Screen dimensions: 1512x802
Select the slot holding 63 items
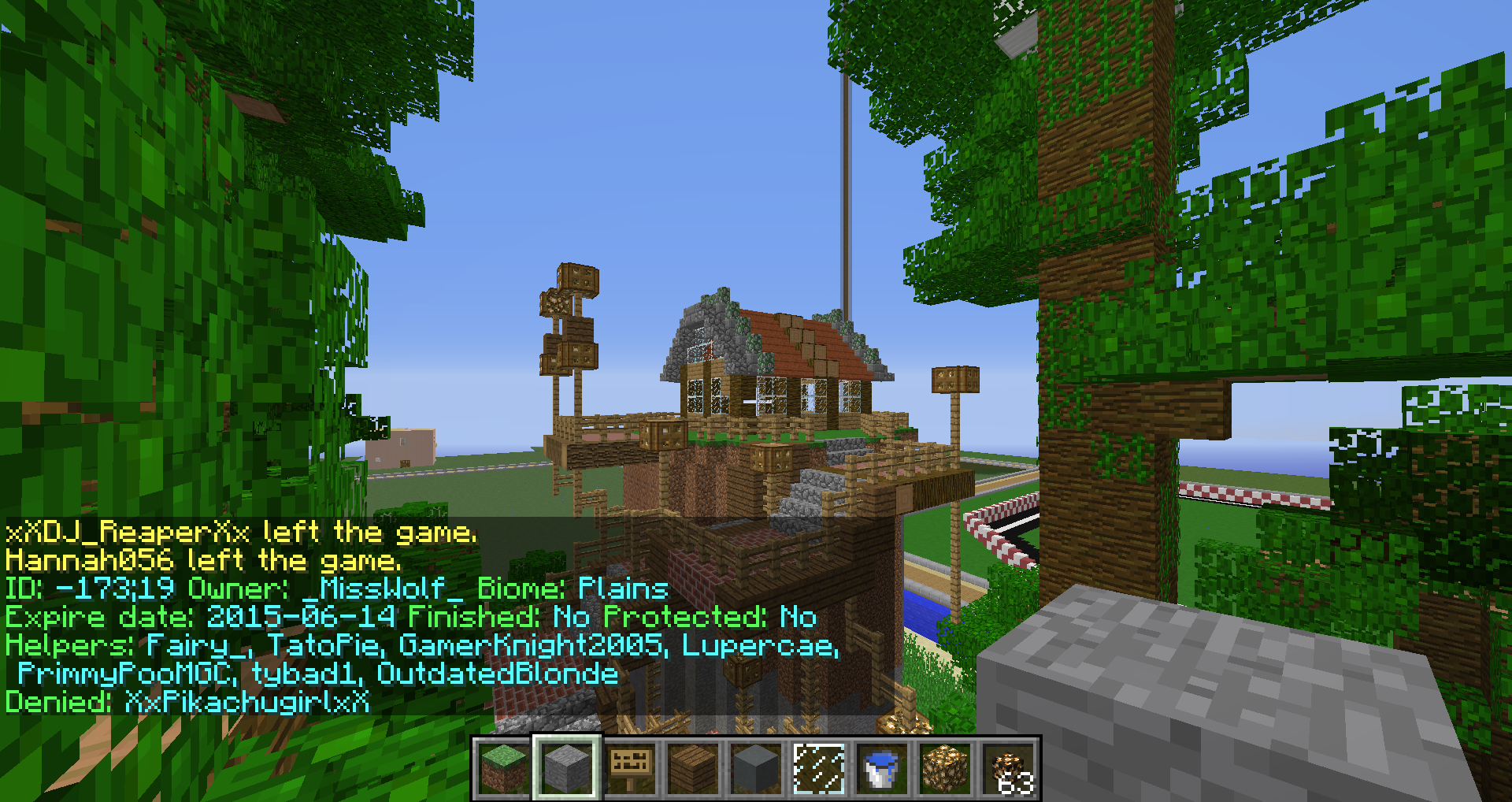[1008, 768]
